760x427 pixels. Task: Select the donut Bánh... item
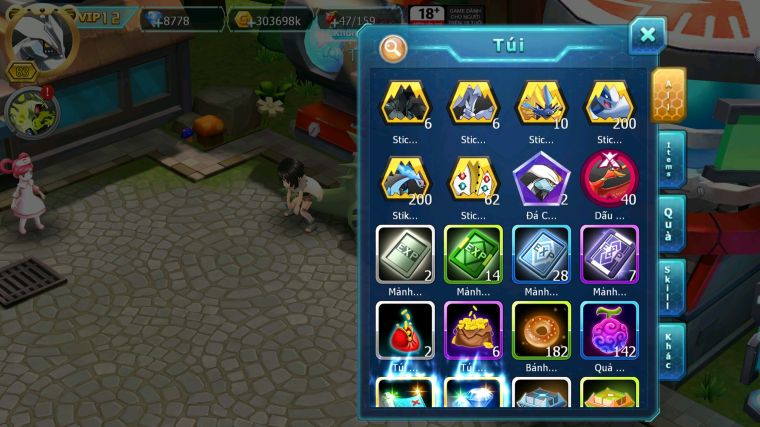pos(541,329)
